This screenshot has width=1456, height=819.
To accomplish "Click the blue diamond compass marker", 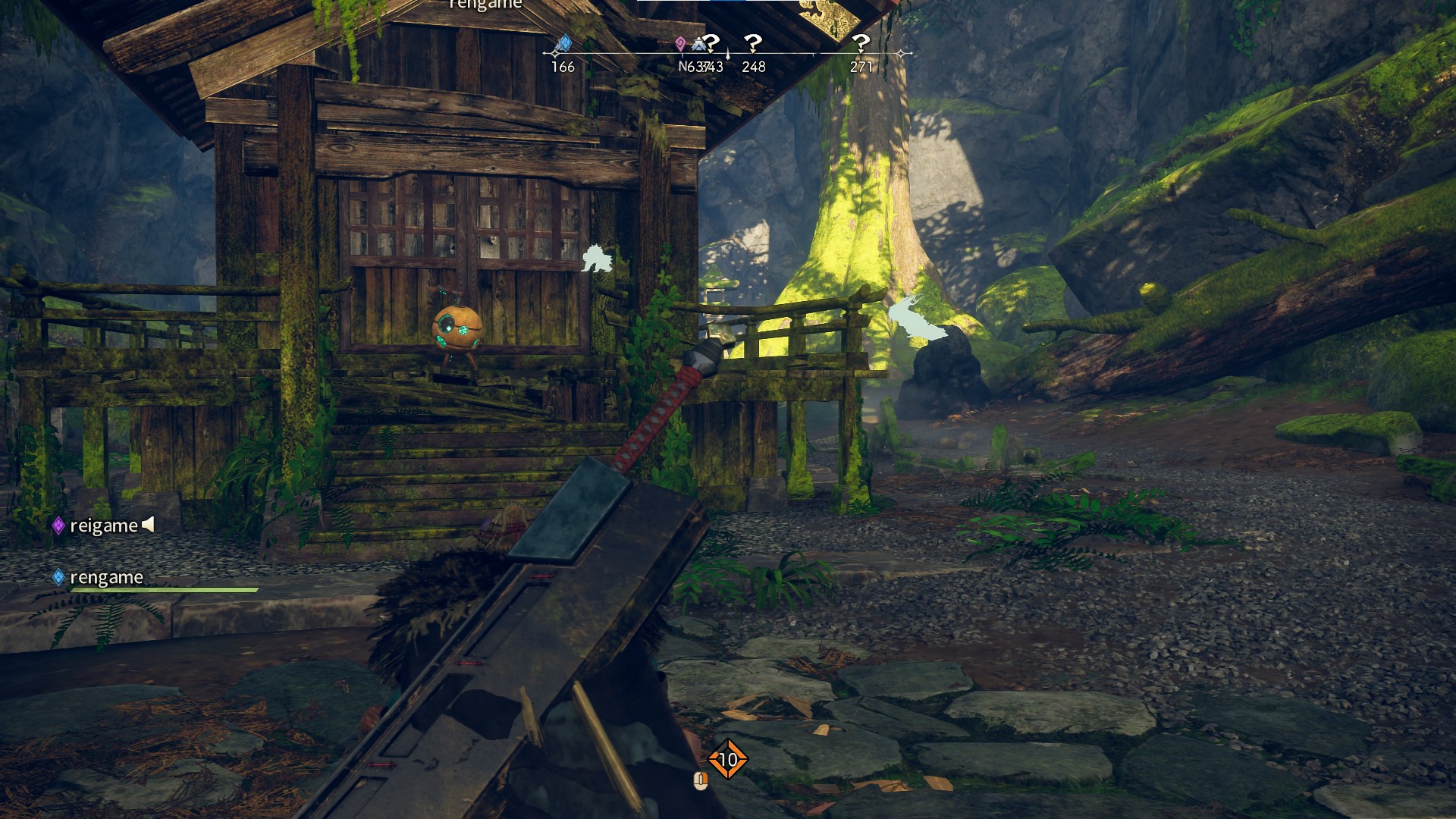I will [563, 44].
